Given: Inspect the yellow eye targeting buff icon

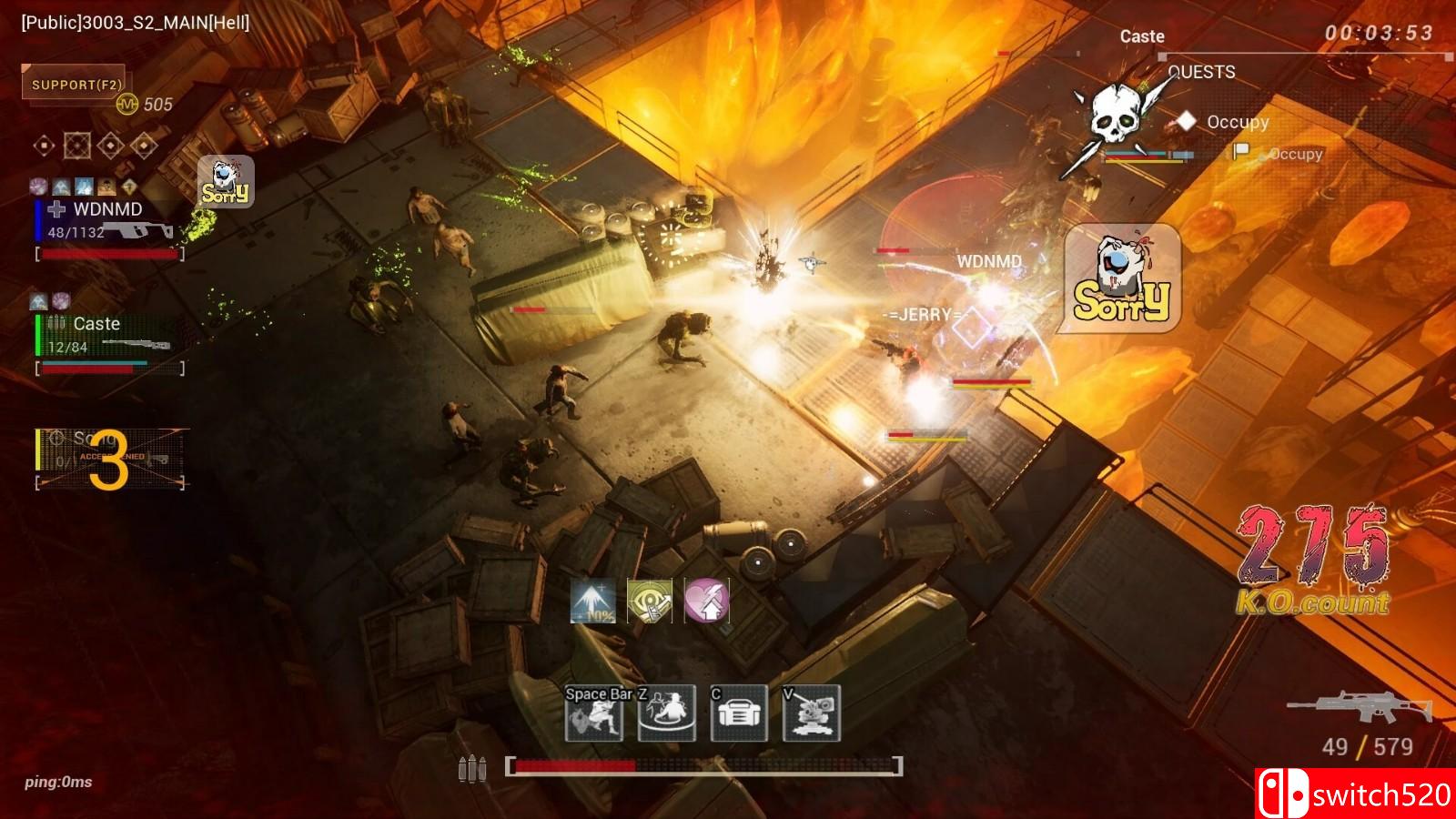Looking at the screenshot, I should [650, 602].
